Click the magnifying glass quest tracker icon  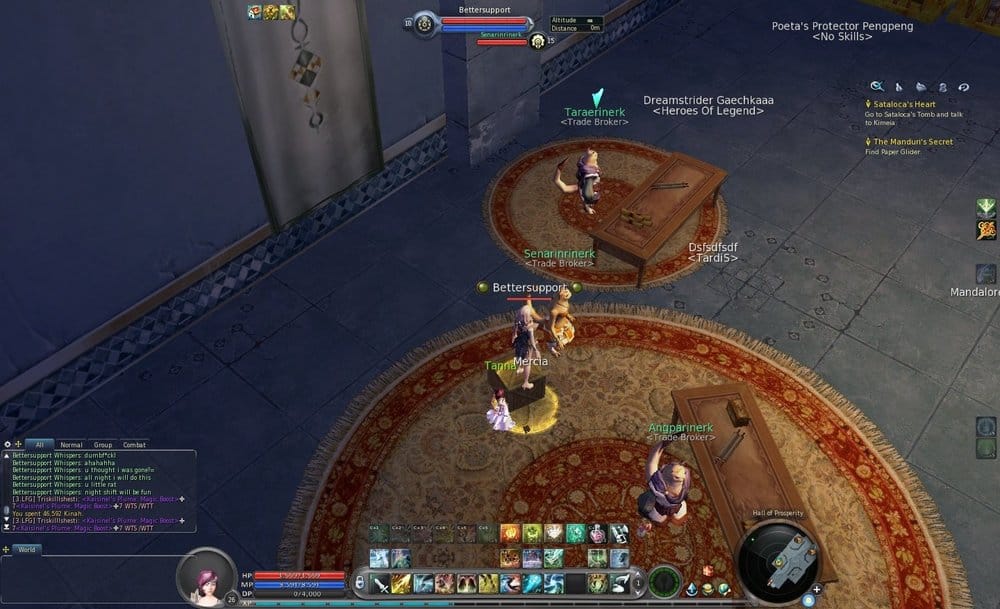pyautogui.click(x=877, y=87)
